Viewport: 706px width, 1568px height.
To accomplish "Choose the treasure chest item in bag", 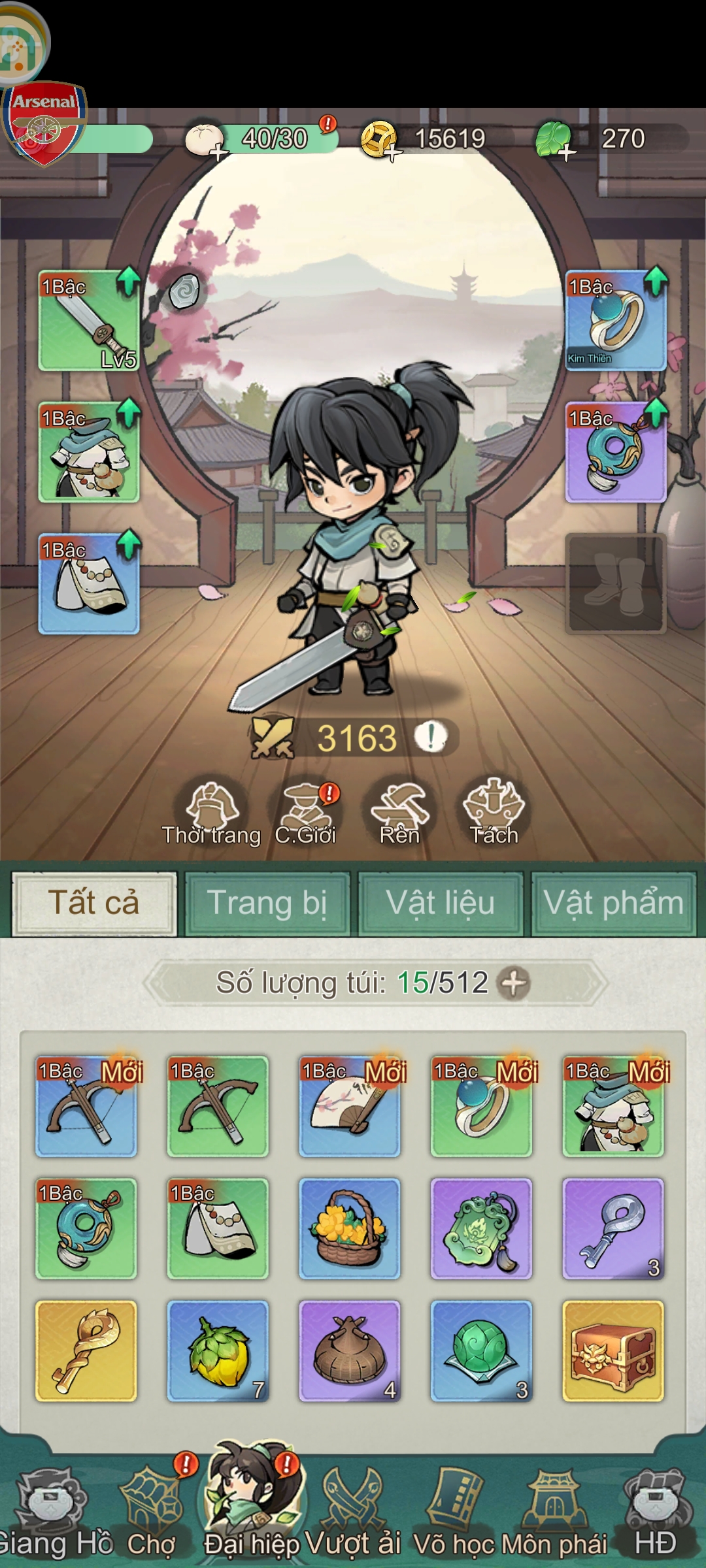I will point(613,1350).
